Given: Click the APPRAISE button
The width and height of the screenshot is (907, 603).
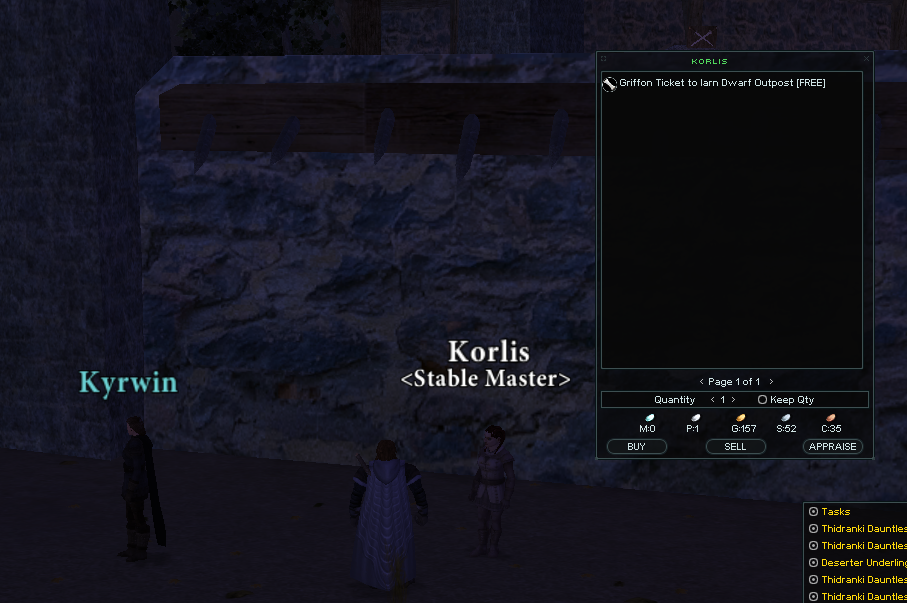Looking at the screenshot, I should (x=832, y=447).
